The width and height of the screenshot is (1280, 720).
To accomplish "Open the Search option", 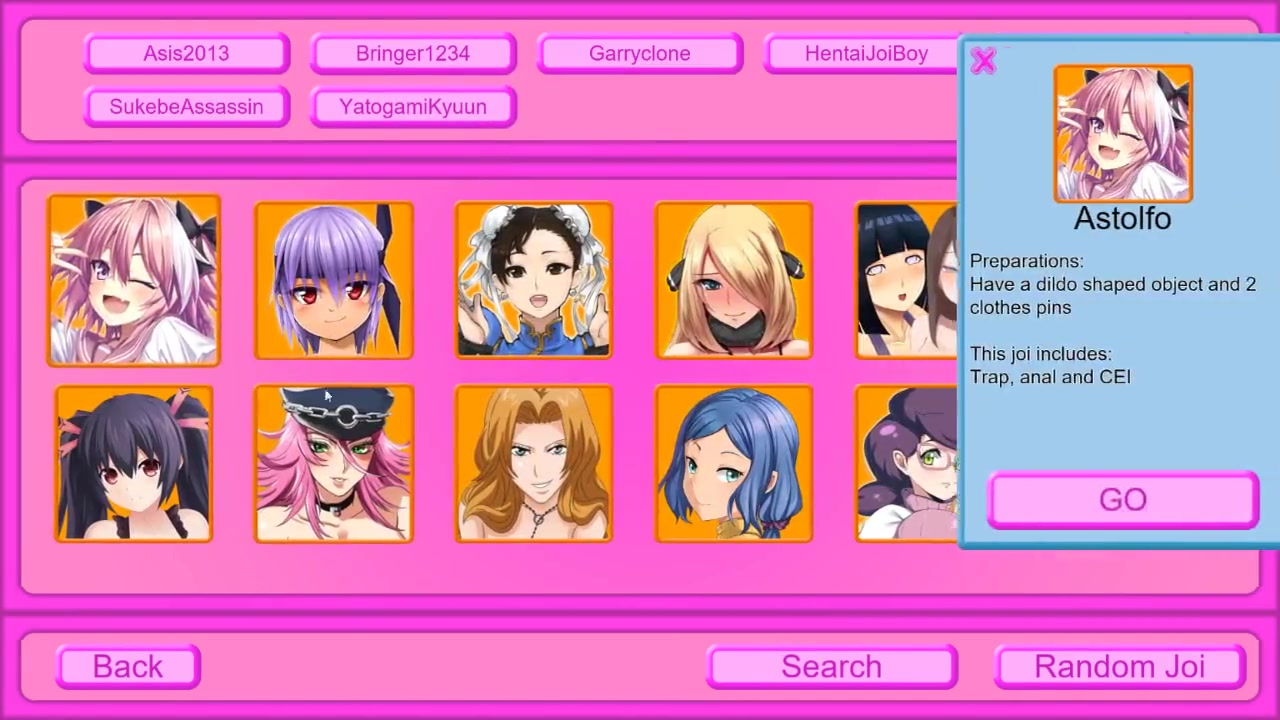I will pos(831,667).
